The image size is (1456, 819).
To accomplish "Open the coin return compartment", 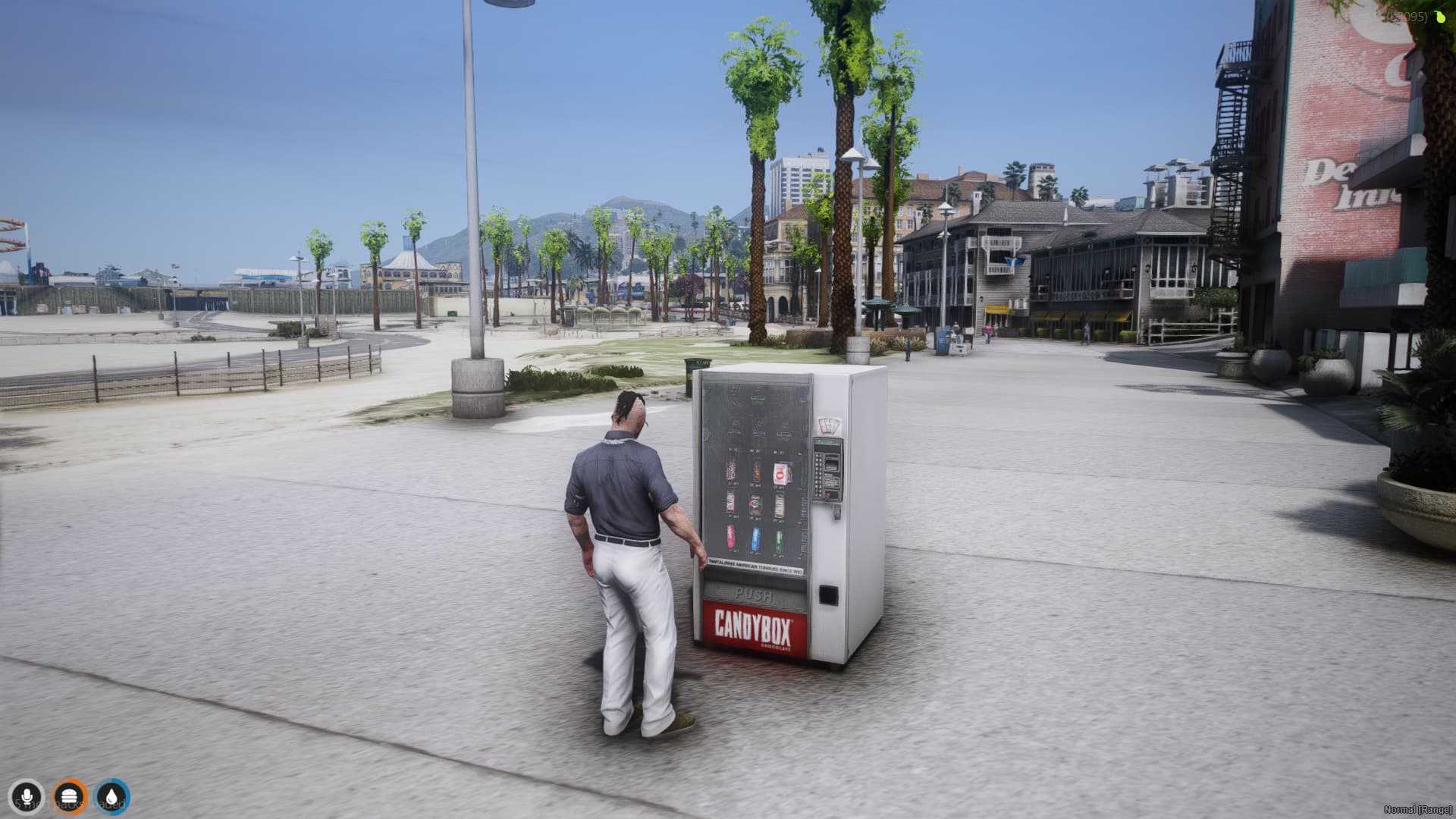I will click(829, 596).
